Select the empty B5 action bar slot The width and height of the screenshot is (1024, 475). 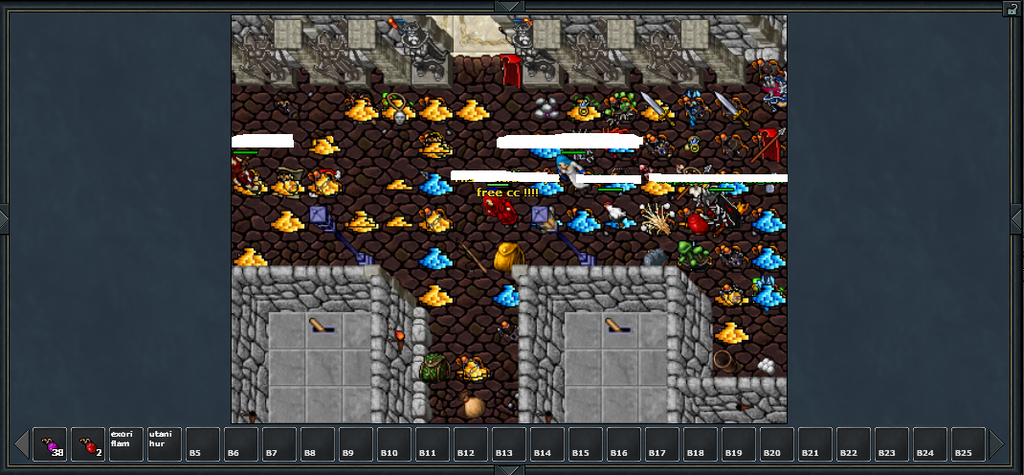tap(202, 444)
